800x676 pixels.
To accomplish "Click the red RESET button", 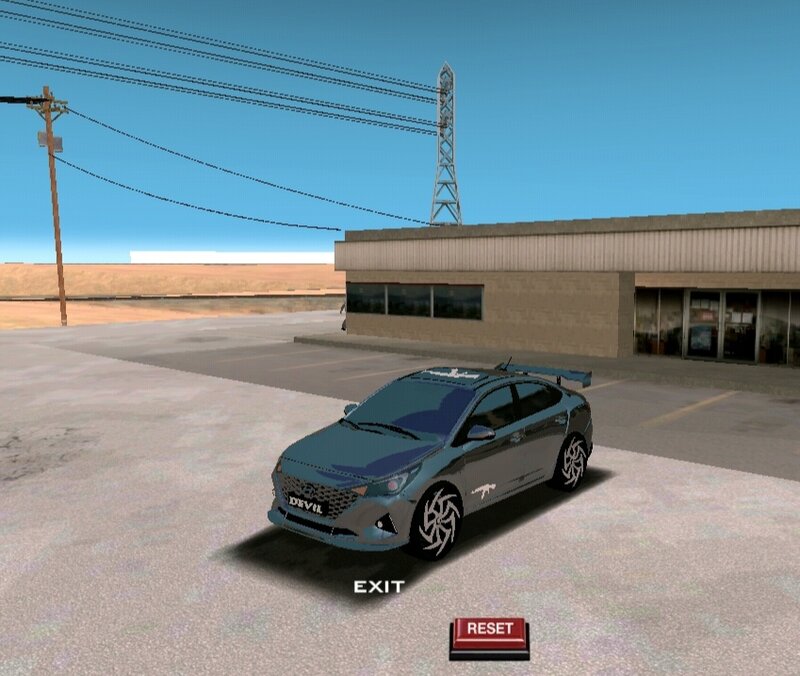I will (x=489, y=631).
